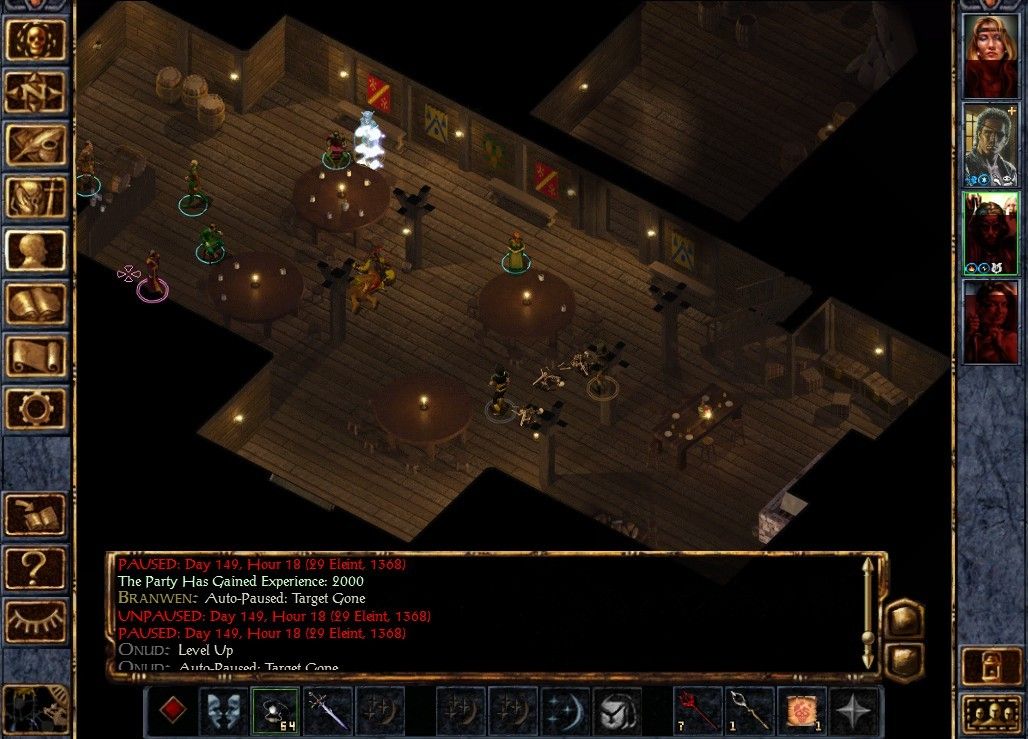The width and height of the screenshot is (1028, 739).
Task: Use the scroll quick item slot
Action: coord(803,711)
